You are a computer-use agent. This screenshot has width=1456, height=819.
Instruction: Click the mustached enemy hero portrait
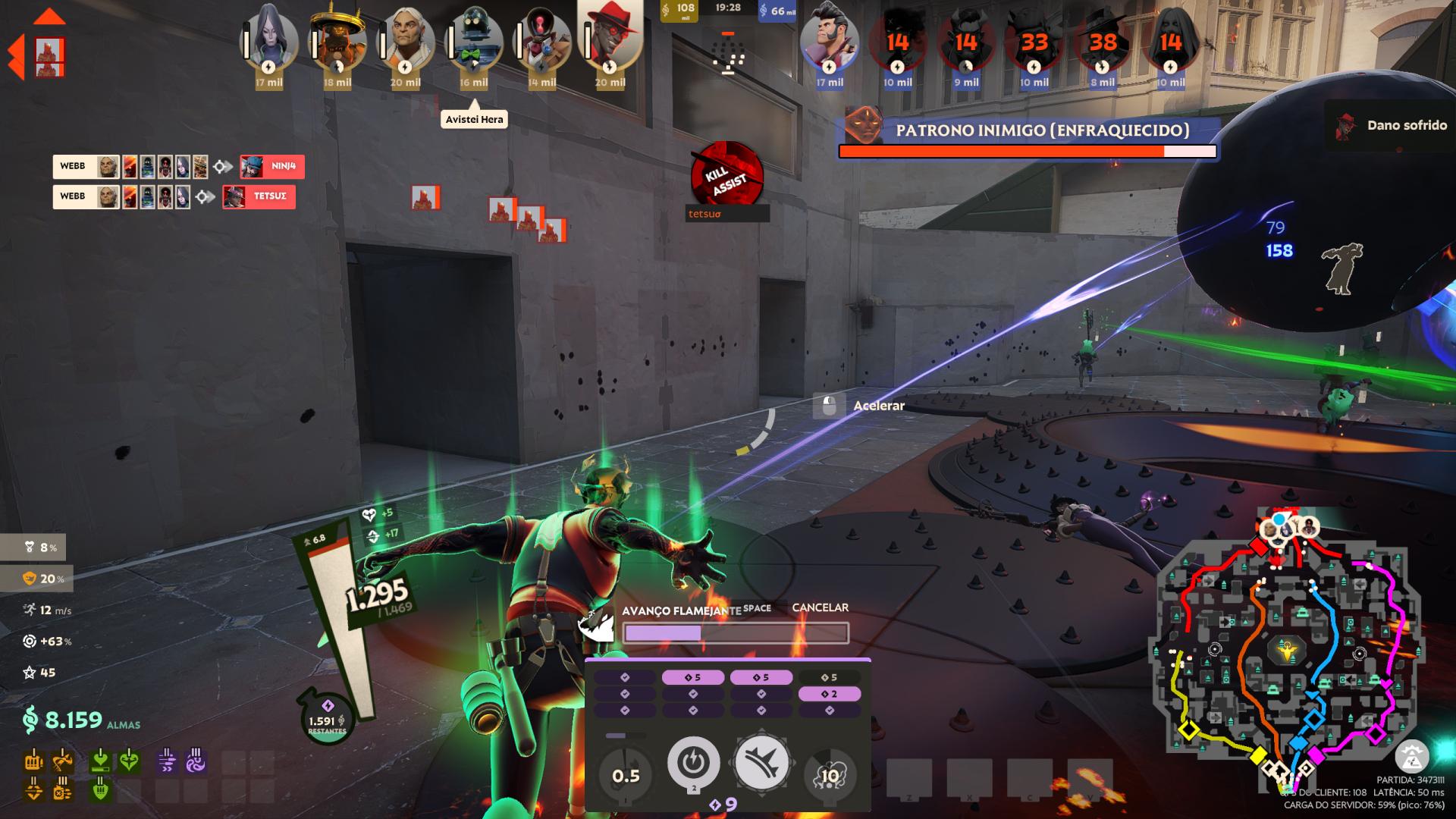pyautogui.click(x=829, y=38)
